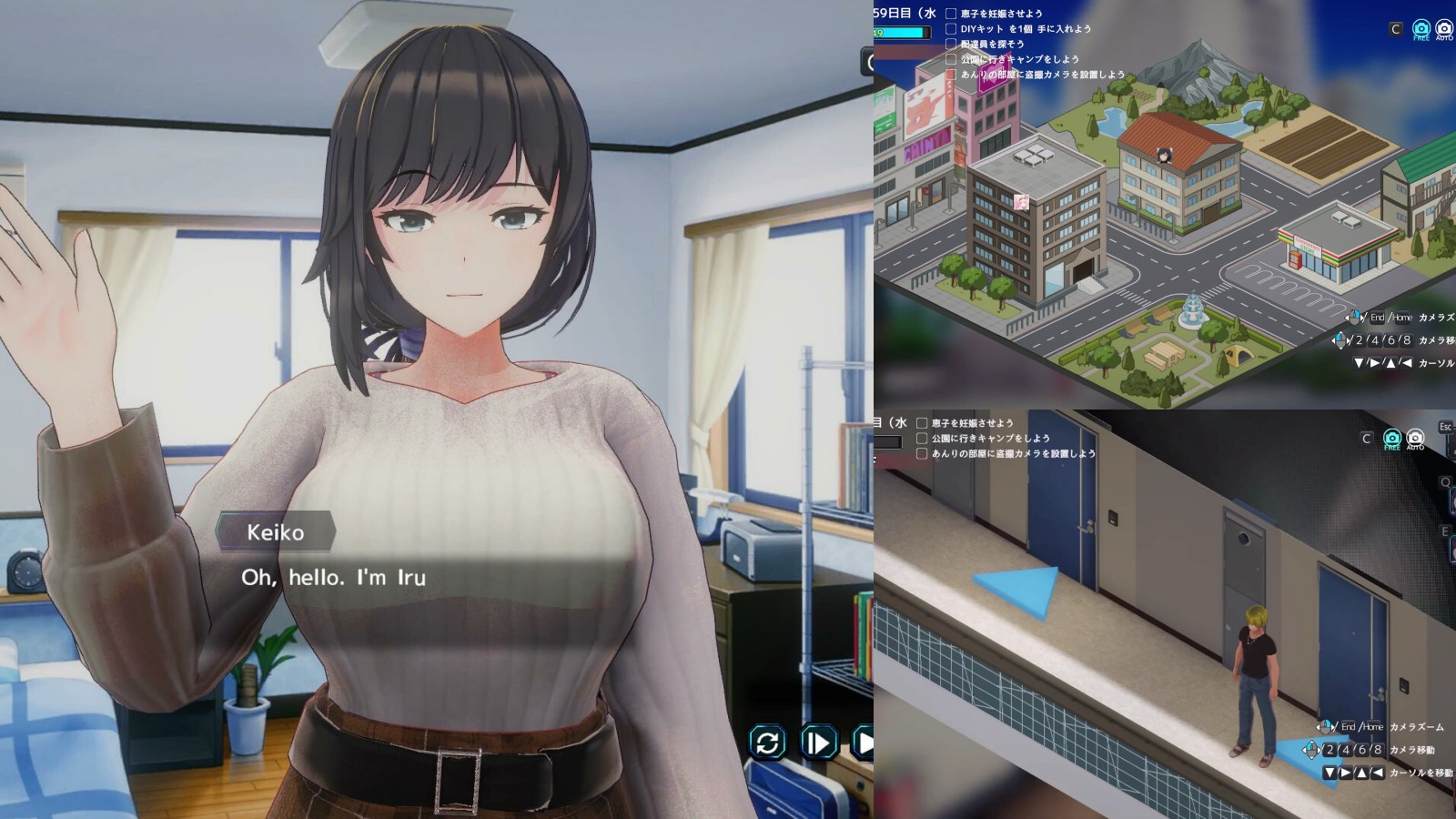Screen dimensions: 1456x819
Task: Click the C camera key indicator
Action: (x=1396, y=28)
